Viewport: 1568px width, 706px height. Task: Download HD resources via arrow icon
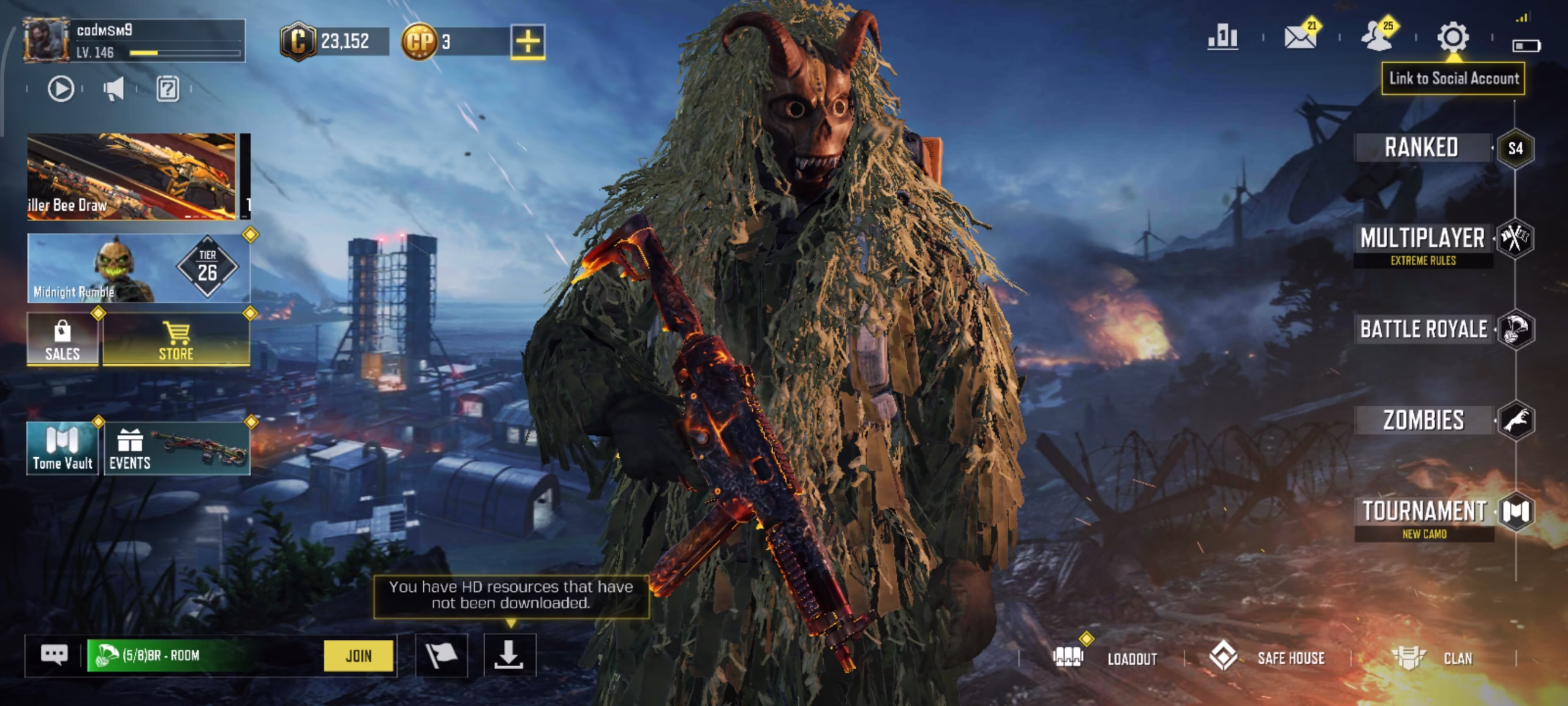point(510,656)
